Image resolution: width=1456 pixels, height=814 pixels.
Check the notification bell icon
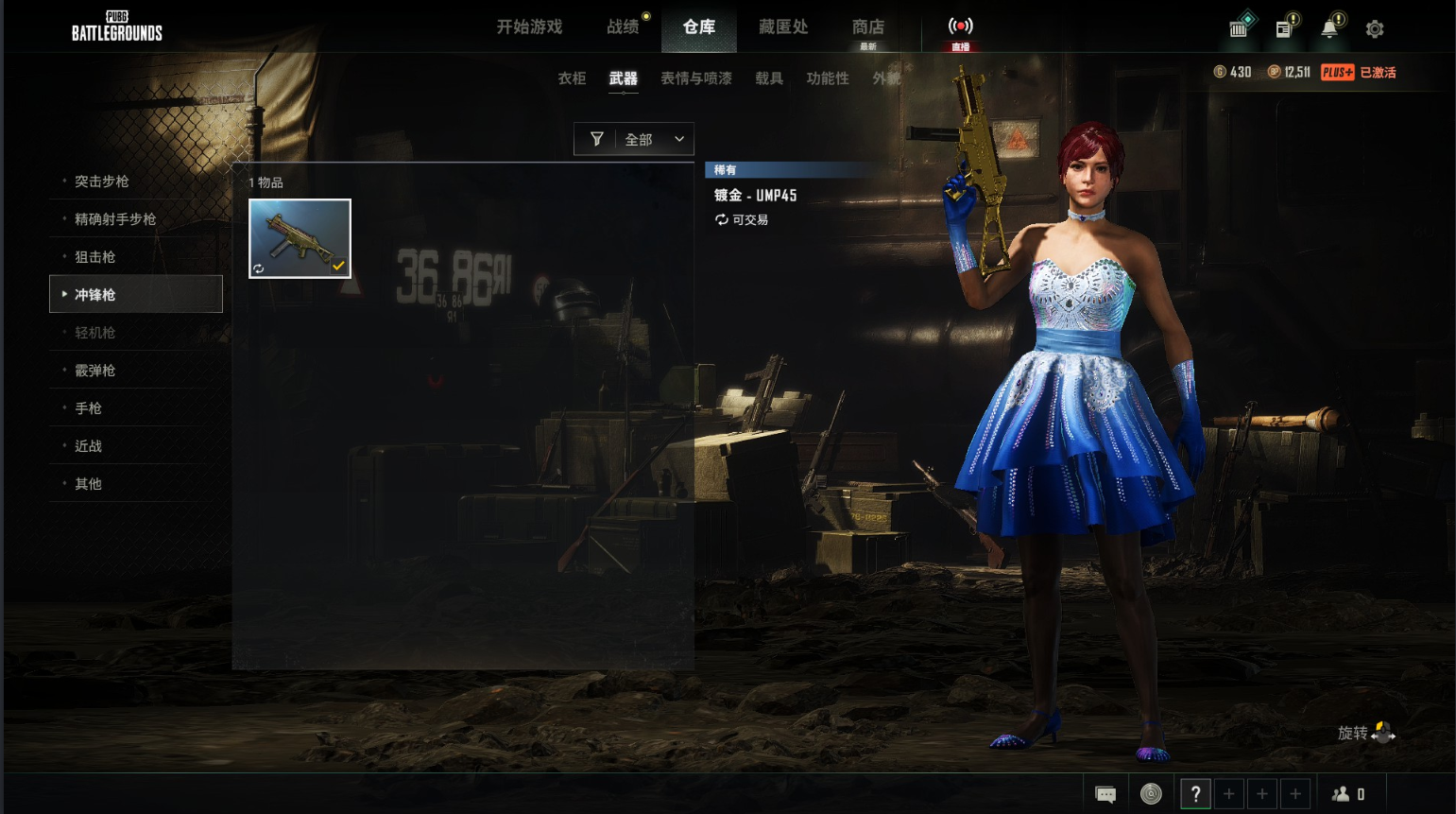pos(1329,28)
